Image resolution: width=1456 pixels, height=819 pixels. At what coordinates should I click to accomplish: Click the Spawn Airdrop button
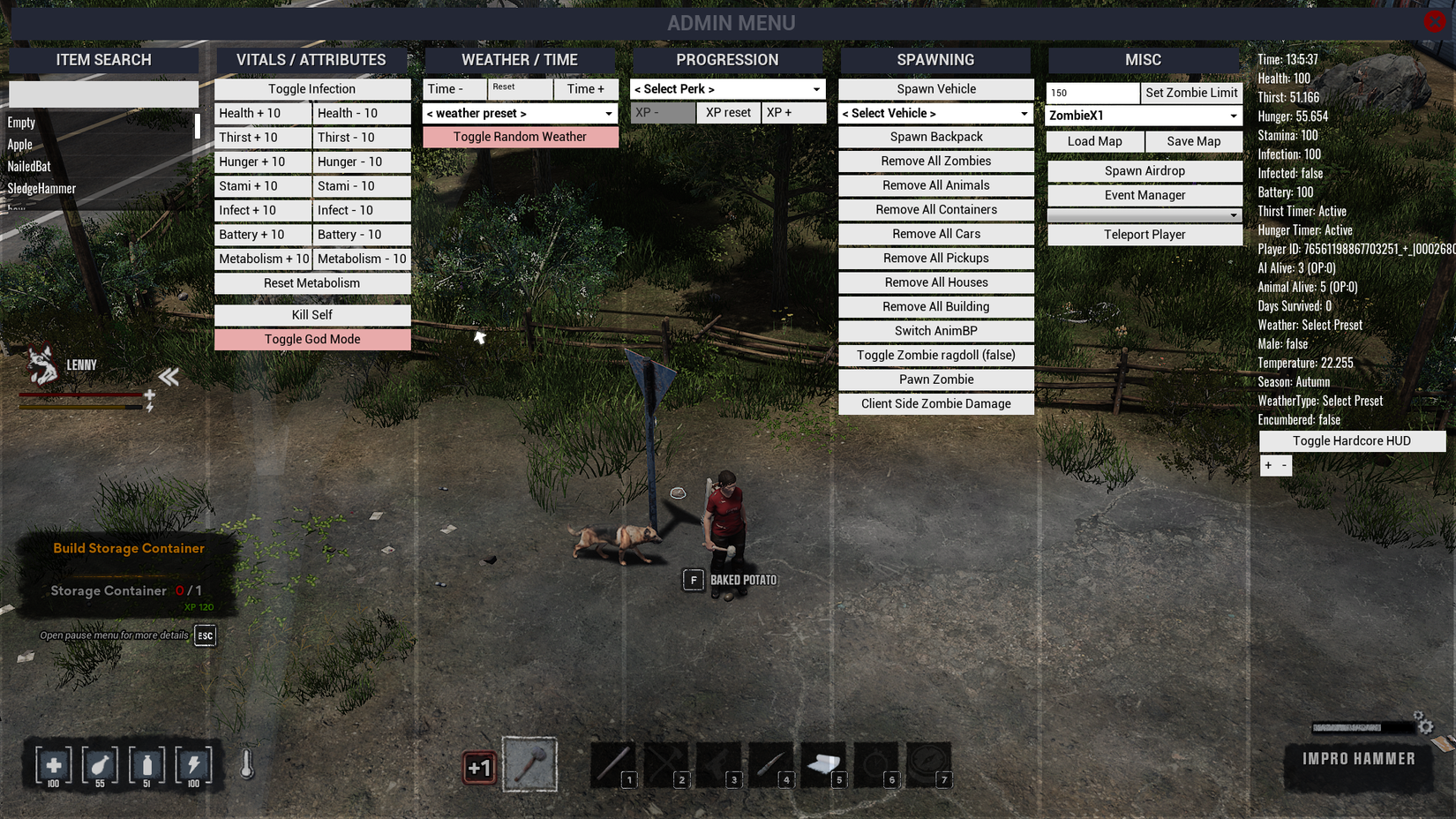pos(1145,170)
